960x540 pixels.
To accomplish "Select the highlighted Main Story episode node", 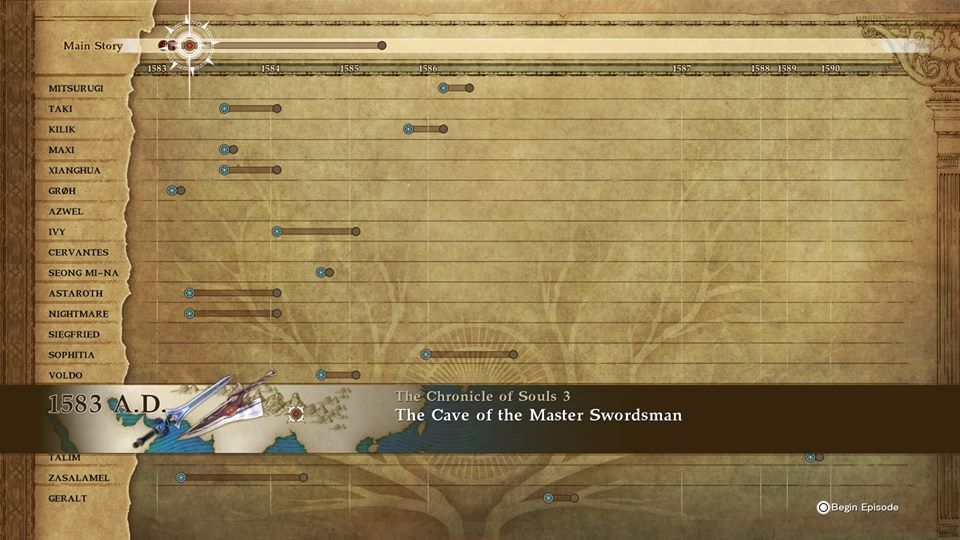I will tap(188, 45).
